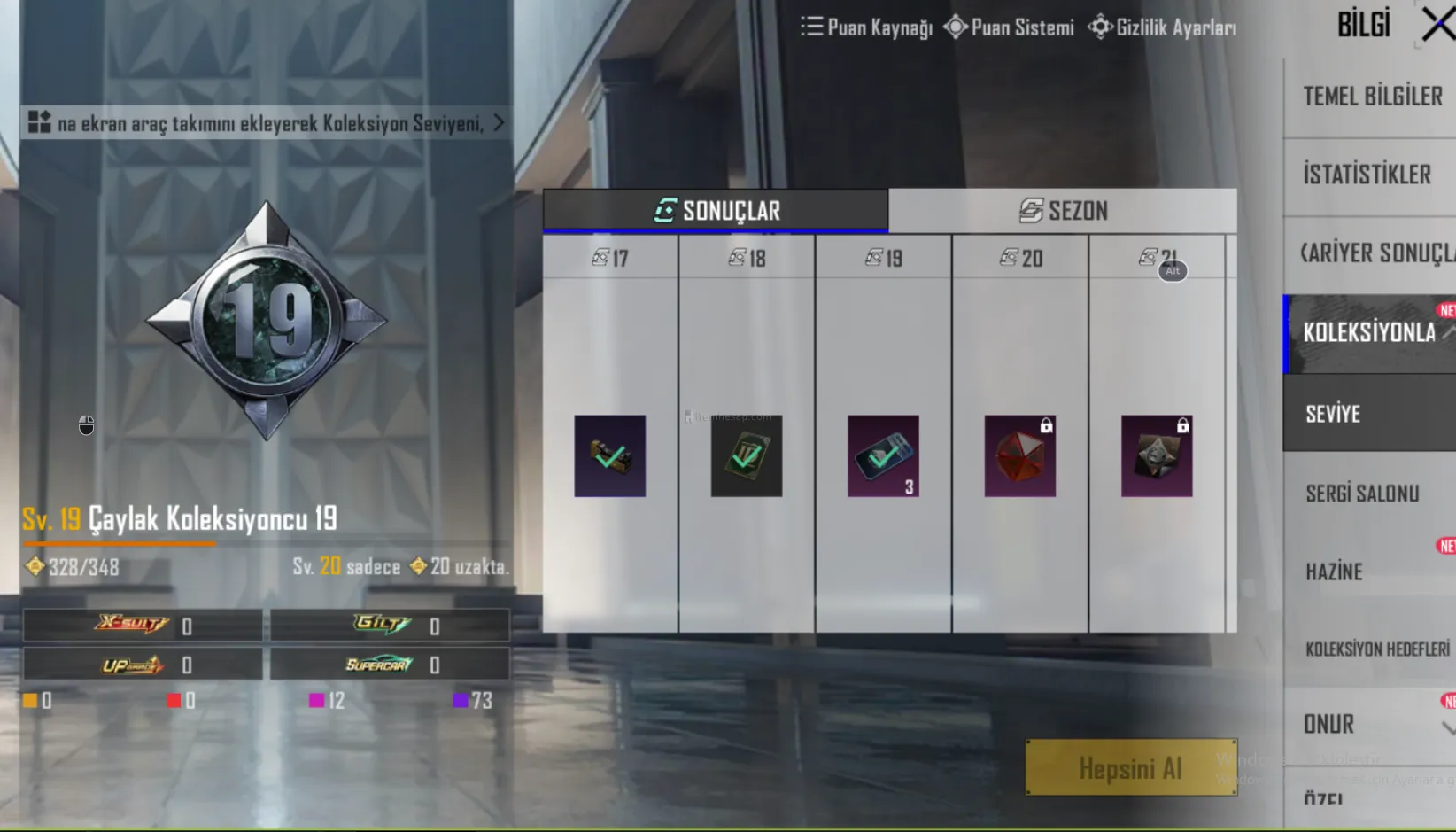The height and width of the screenshot is (832, 1456).
Task: Select the claimed level 17 reward
Action: click(x=609, y=456)
